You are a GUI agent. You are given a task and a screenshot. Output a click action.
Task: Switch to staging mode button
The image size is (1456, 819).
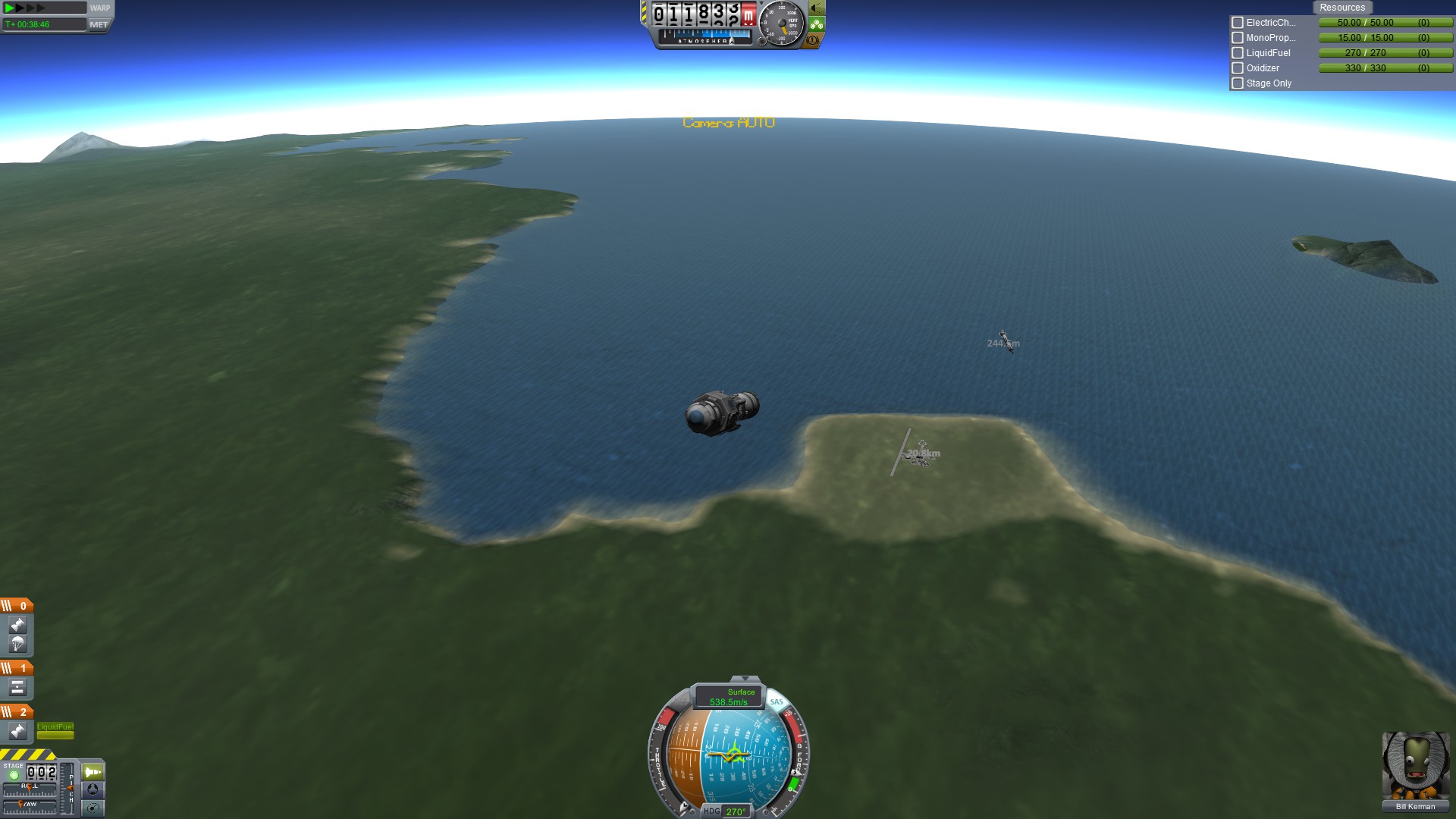coord(93,772)
